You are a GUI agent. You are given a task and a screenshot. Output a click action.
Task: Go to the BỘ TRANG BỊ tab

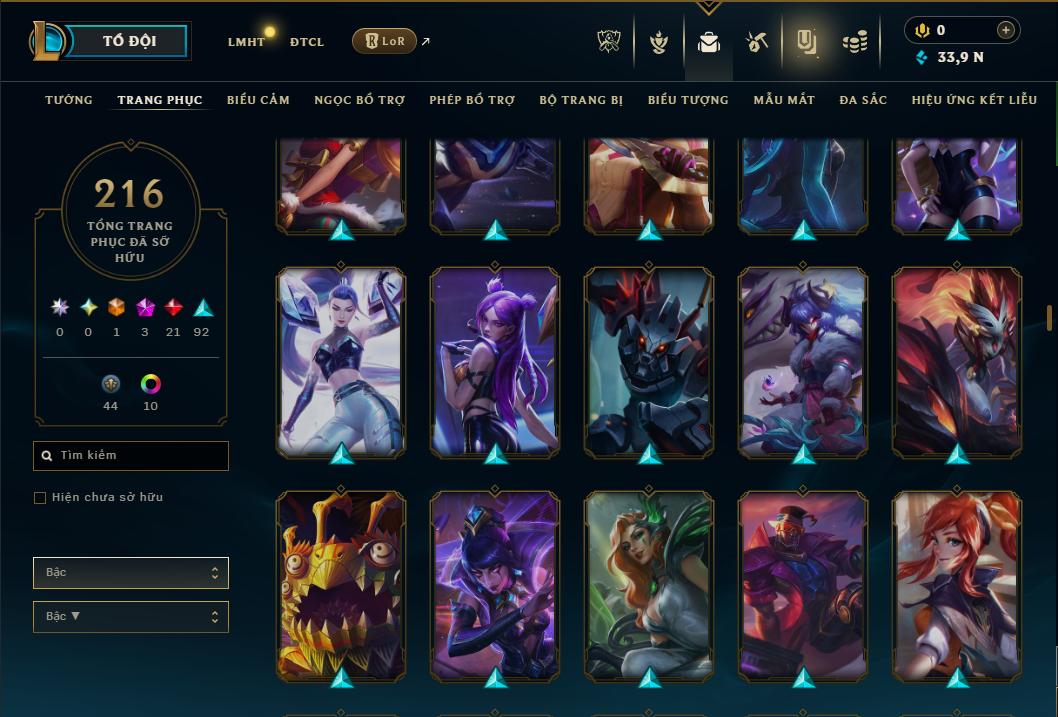coord(581,100)
